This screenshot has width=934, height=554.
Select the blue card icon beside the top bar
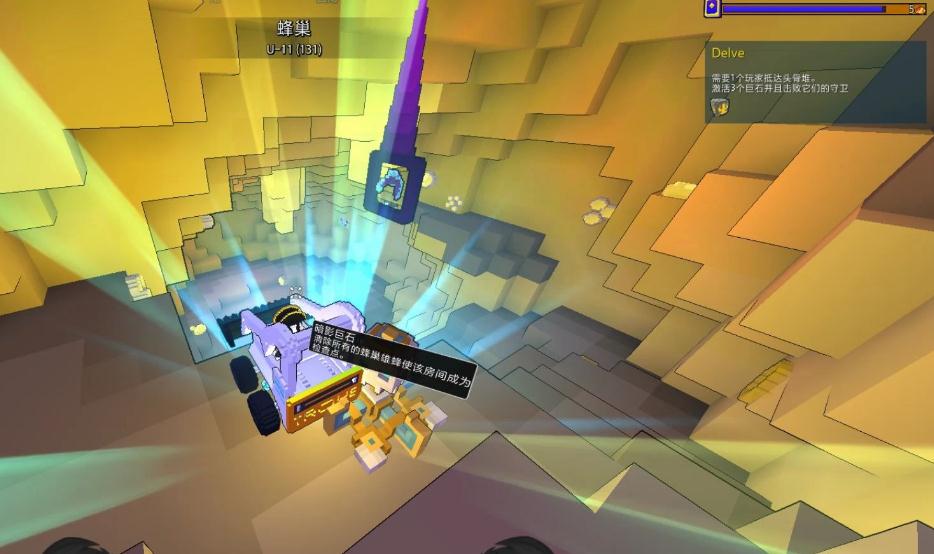(x=711, y=8)
